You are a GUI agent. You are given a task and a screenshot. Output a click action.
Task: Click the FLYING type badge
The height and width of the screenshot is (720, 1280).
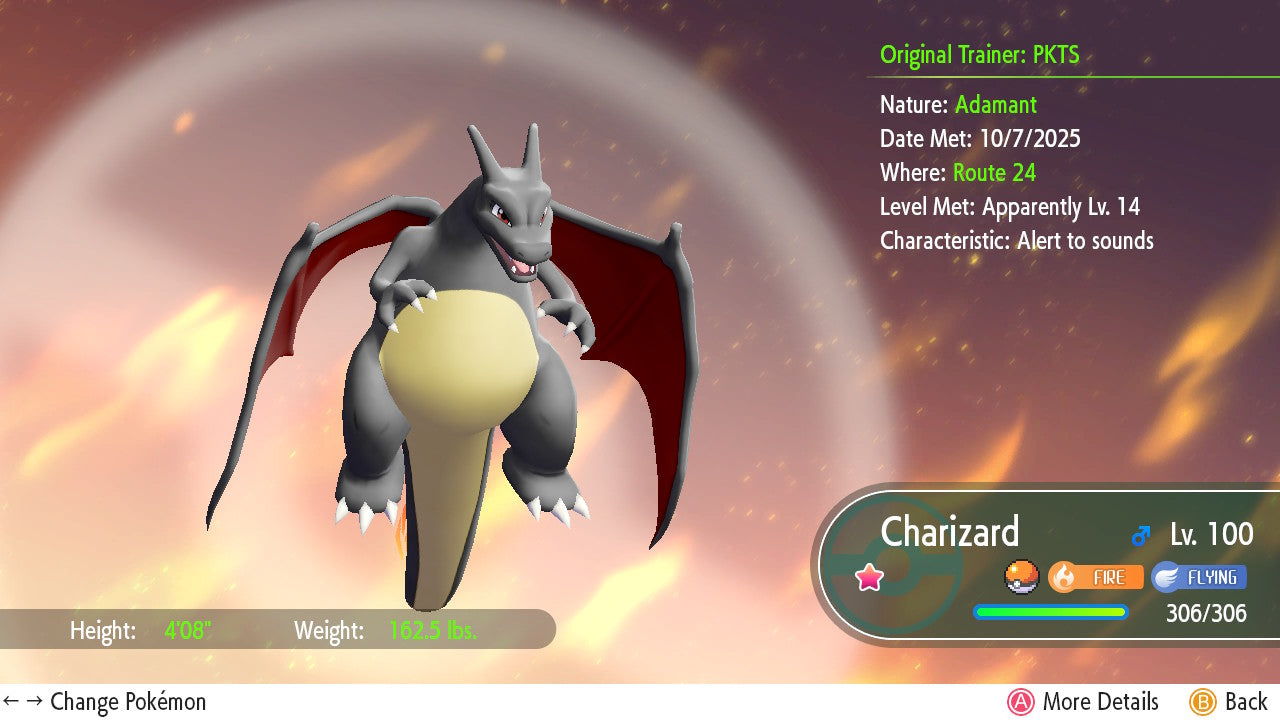1198,577
